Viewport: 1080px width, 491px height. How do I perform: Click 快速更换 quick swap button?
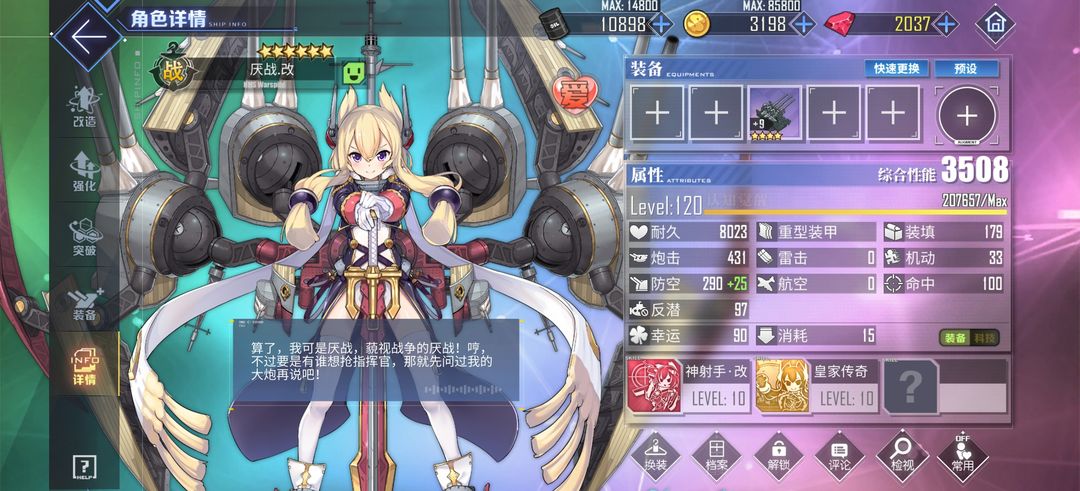(897, 69)
